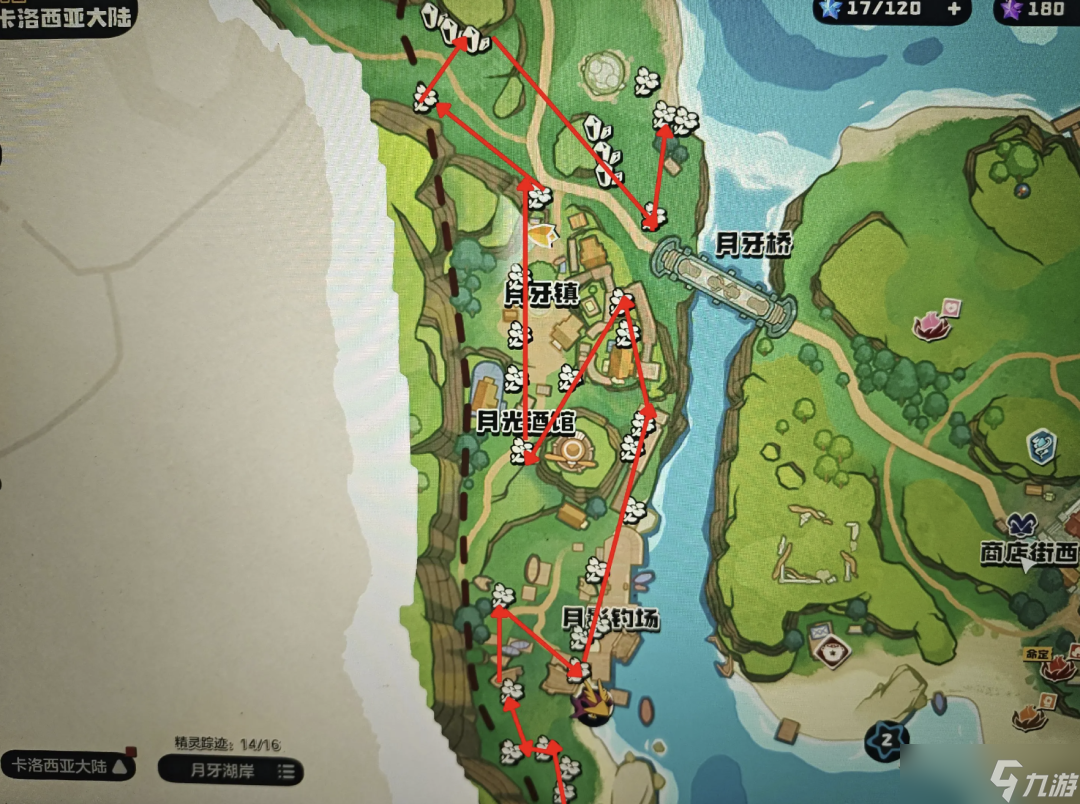This screenshot has width=1080, height=804.
Task: Click the star Z marker by the shore
Action: pyautogui.click(x=888, y=740)
